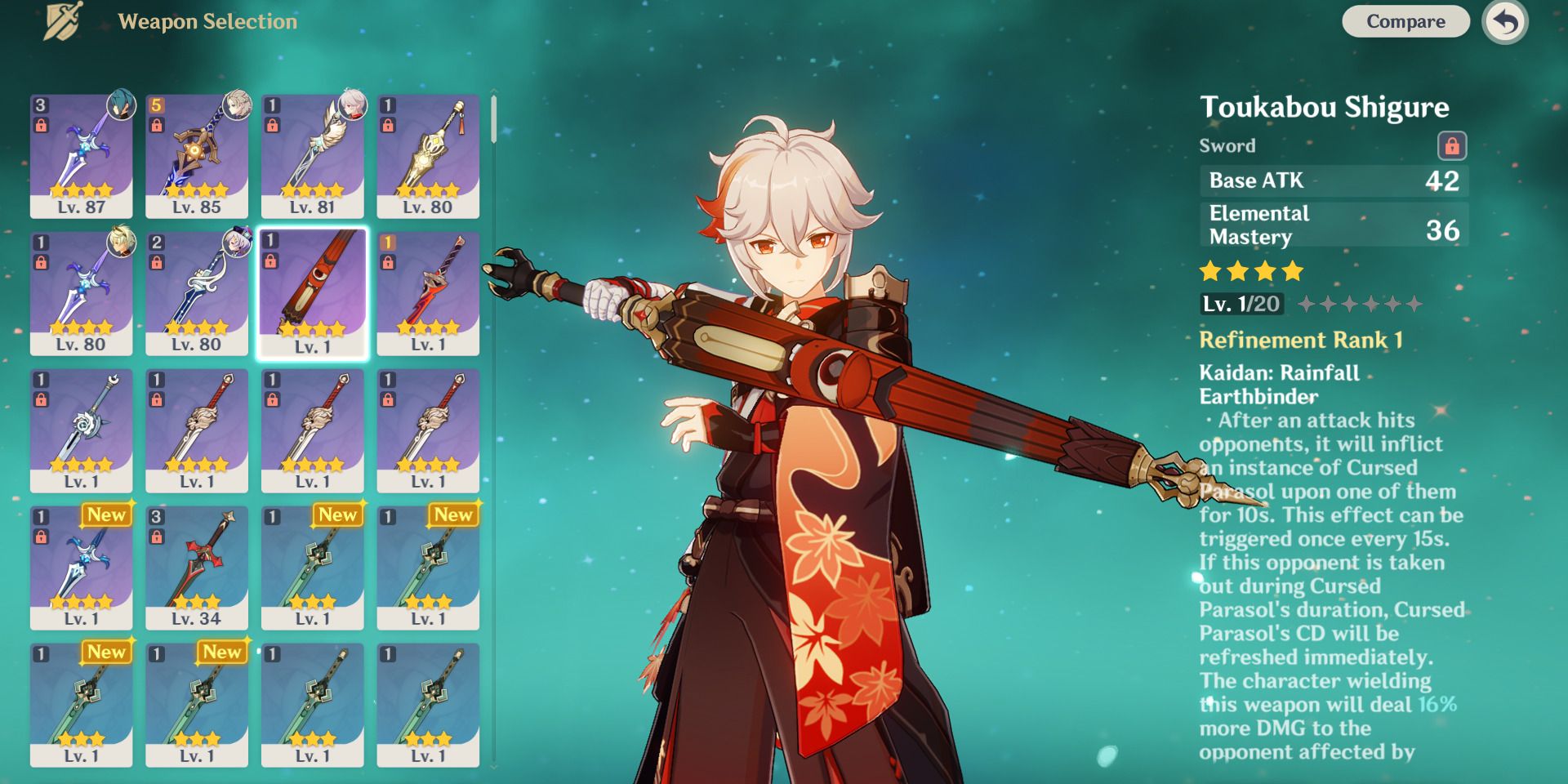Click the Weapon Selection shield emblem
This screenshot has height=784, width=1568.
[x=62, y=20]
